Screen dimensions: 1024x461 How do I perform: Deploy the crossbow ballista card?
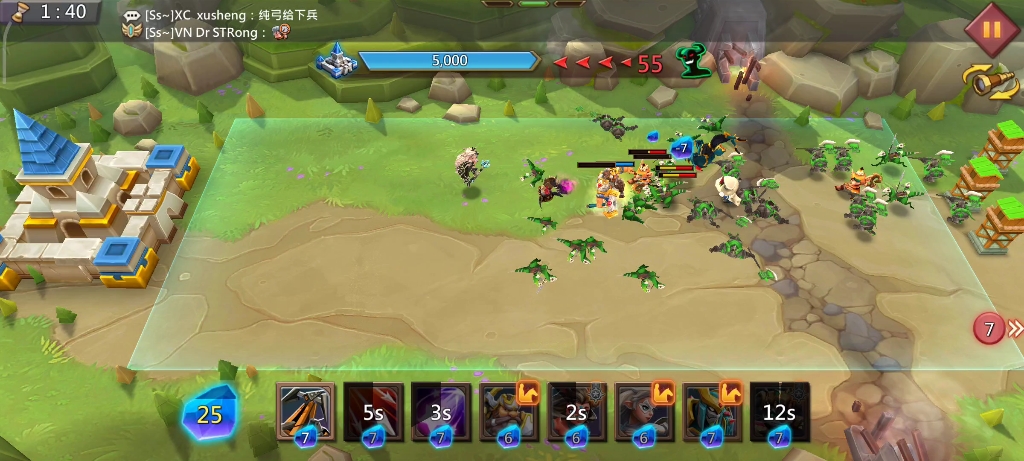306,411
